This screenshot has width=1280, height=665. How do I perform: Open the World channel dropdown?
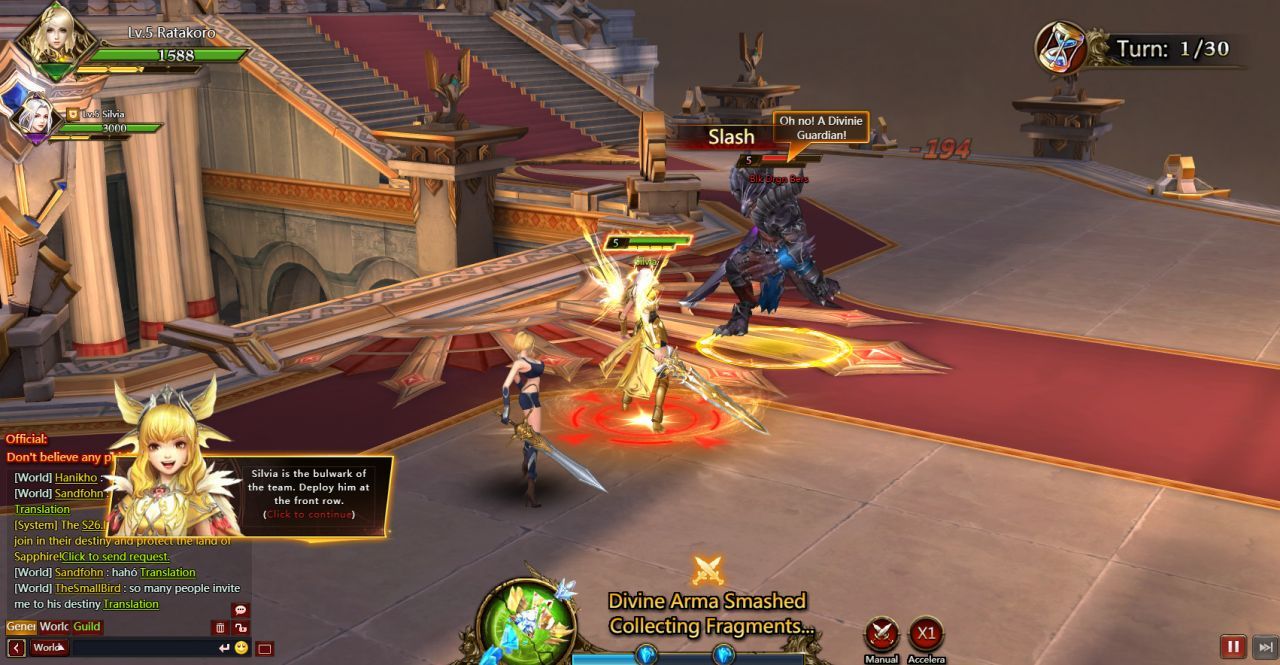[49, 648]
